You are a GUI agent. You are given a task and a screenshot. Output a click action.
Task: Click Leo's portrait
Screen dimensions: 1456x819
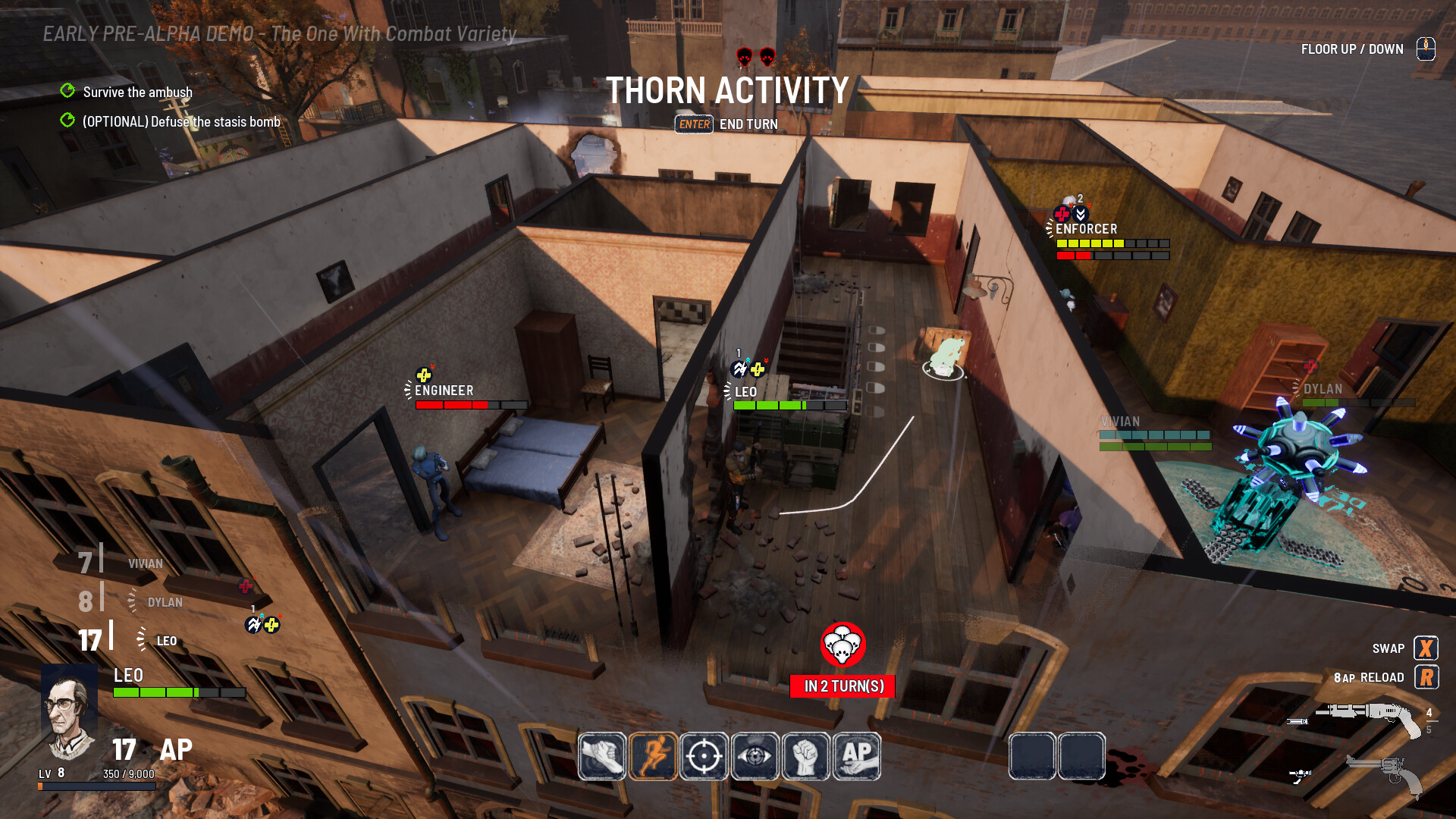click(x=69, y=711)
